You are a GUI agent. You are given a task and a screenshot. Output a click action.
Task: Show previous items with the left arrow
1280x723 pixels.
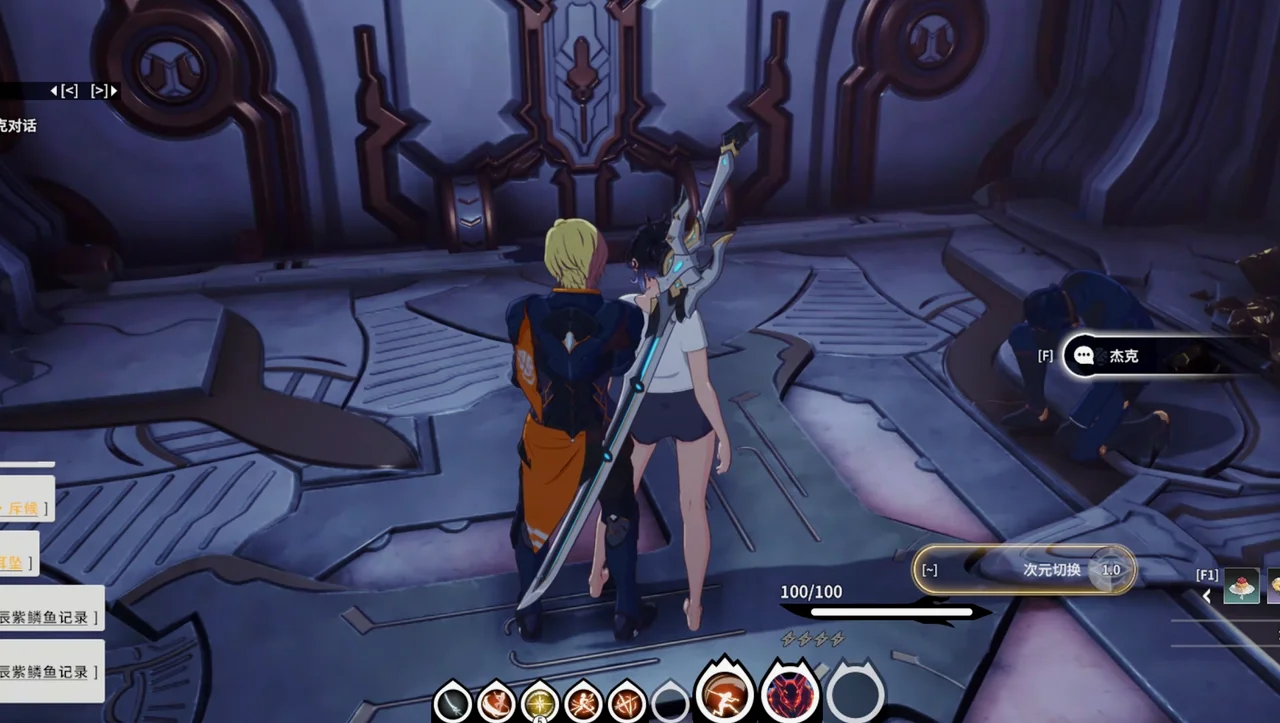(x=1207, y=596)
